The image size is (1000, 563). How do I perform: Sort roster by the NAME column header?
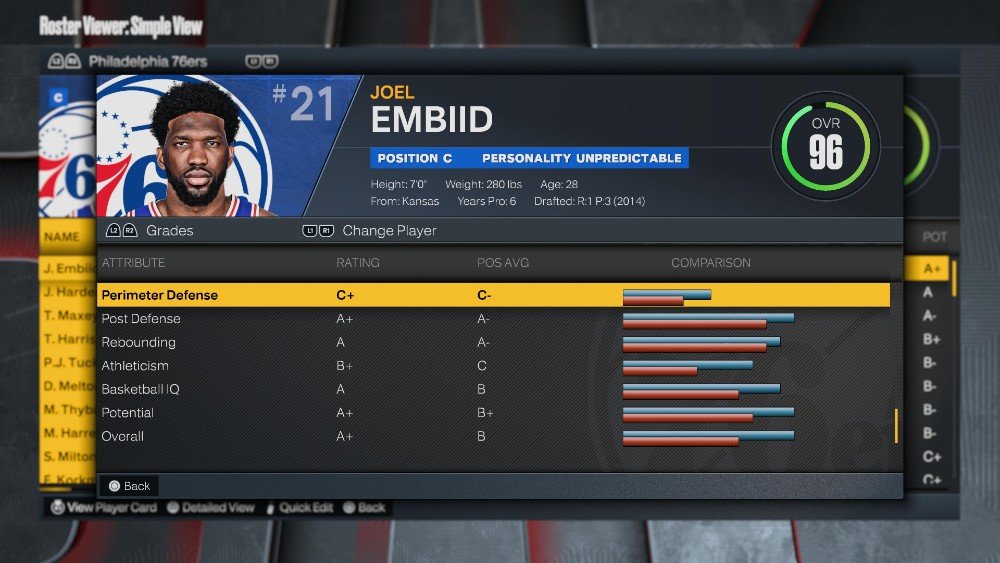(62, 238)
